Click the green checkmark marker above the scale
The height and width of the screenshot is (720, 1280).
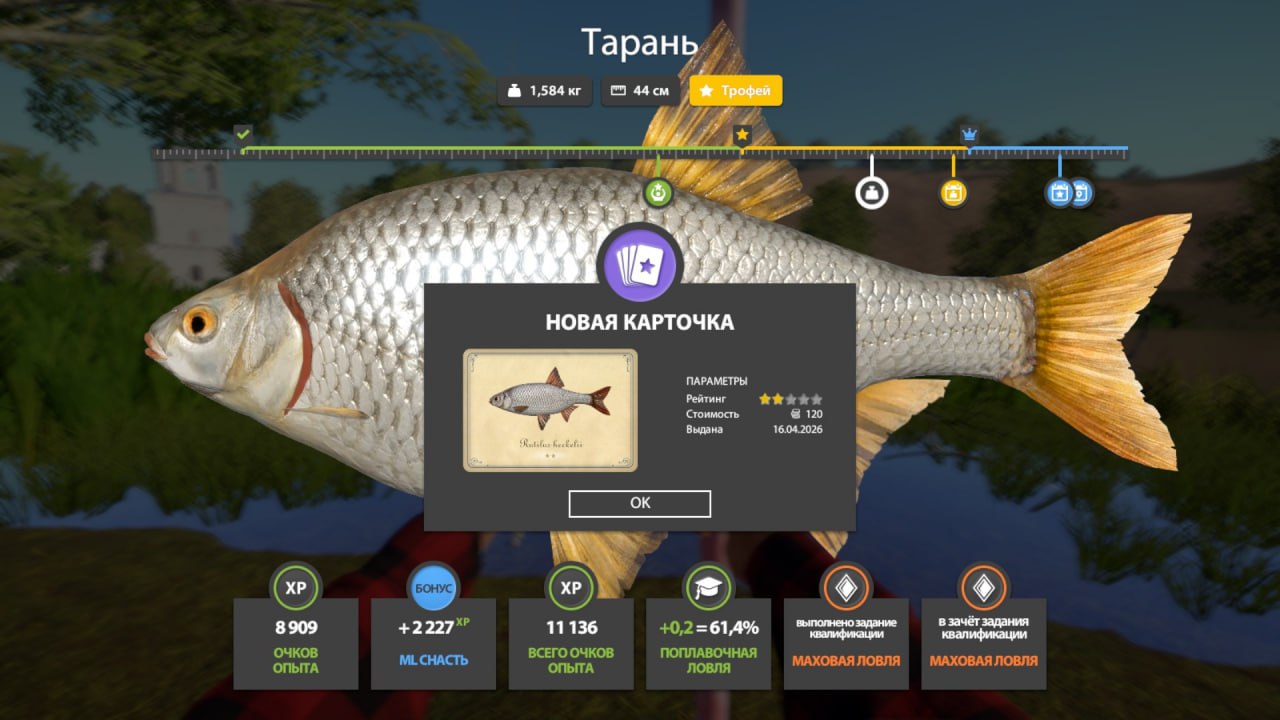(242, 133)
